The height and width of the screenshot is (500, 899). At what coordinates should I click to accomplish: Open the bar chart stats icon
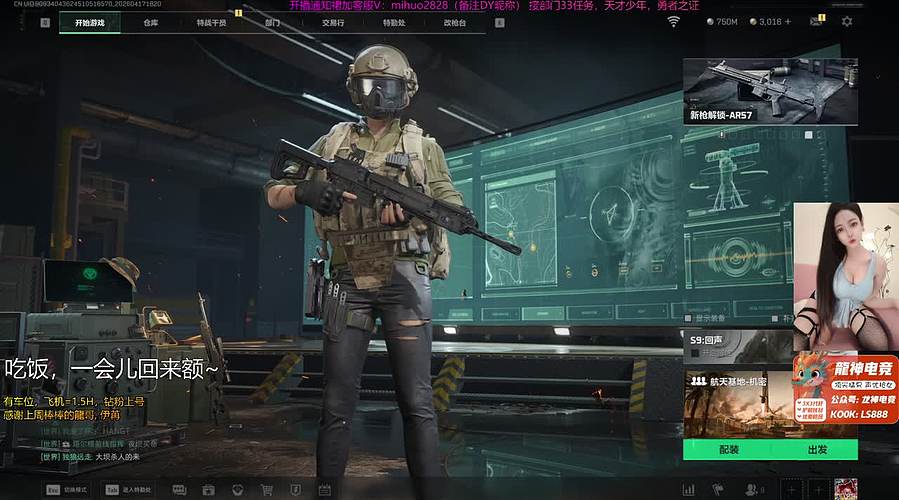pos(688,490)
